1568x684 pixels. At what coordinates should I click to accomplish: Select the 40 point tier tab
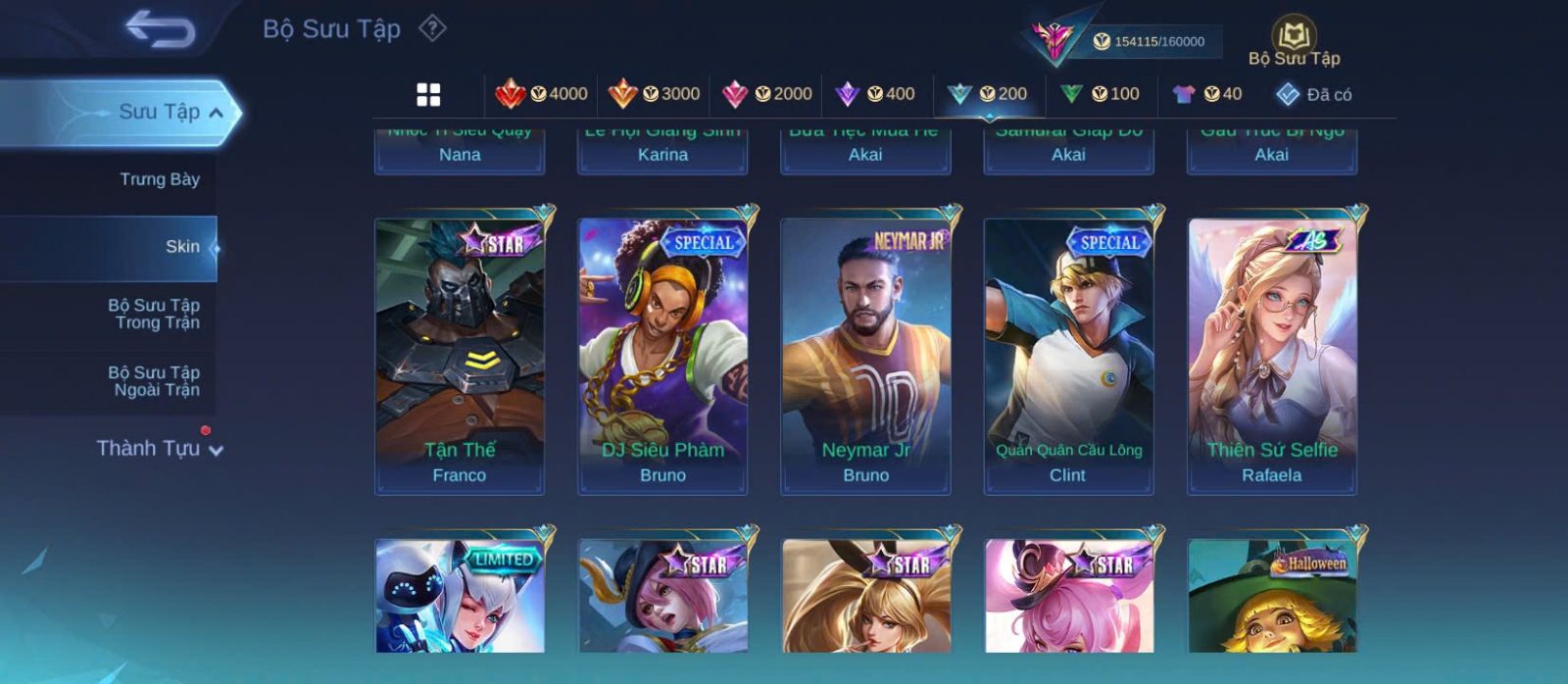click(x=1207, y=94)
